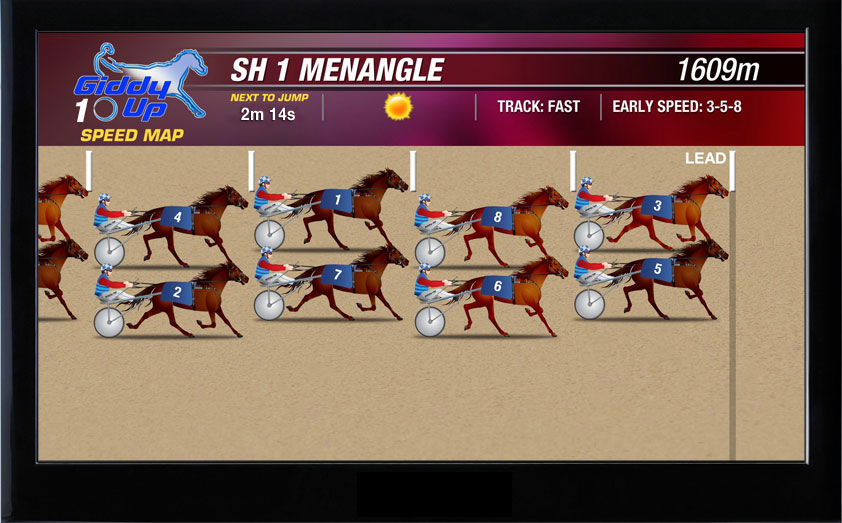The height and width of the screenshot is (523, 842).
Task: Select the sun weather icon
Action: 399,105
